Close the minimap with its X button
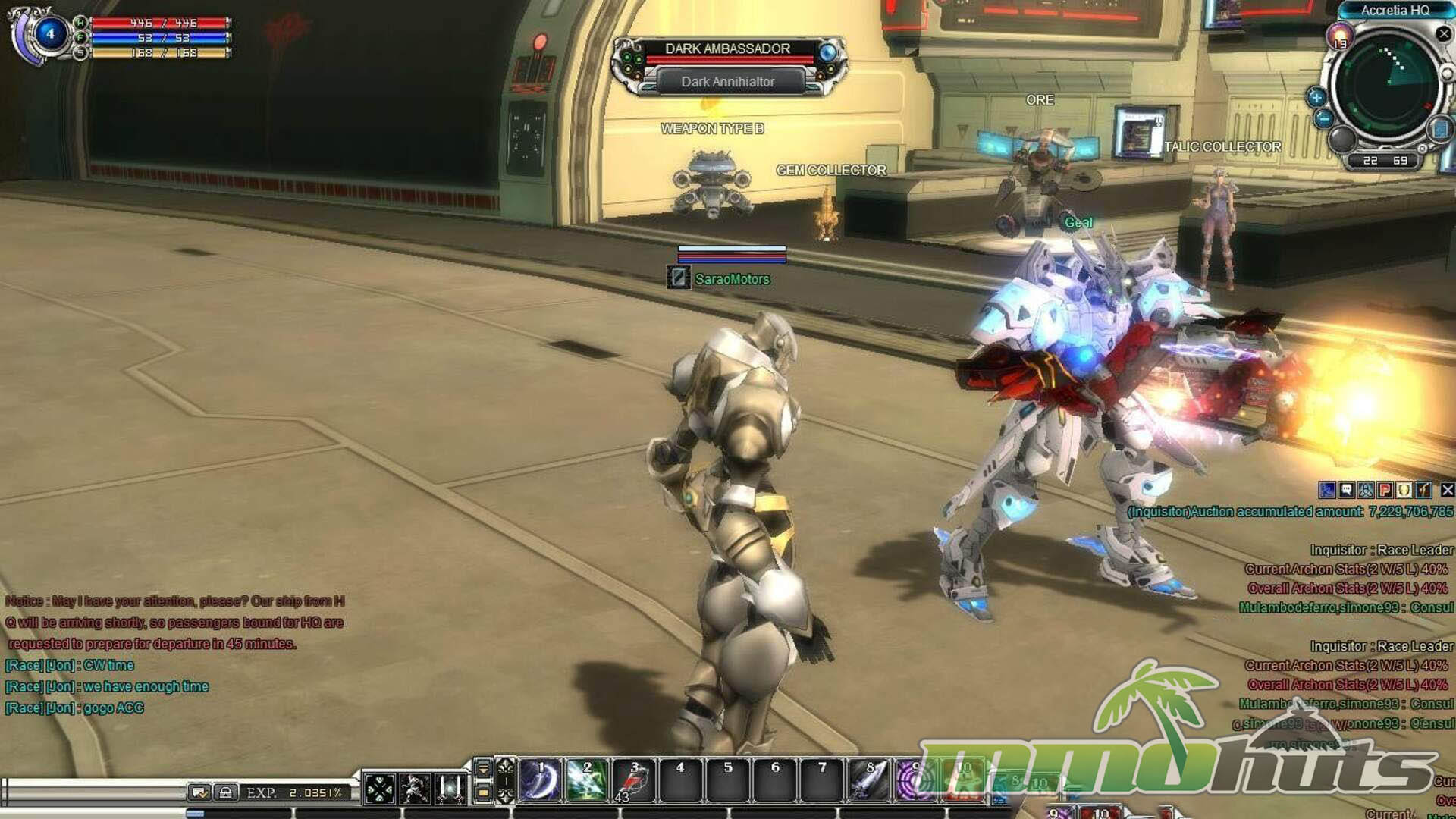 pyautogui.click(x=1444, y=34)
